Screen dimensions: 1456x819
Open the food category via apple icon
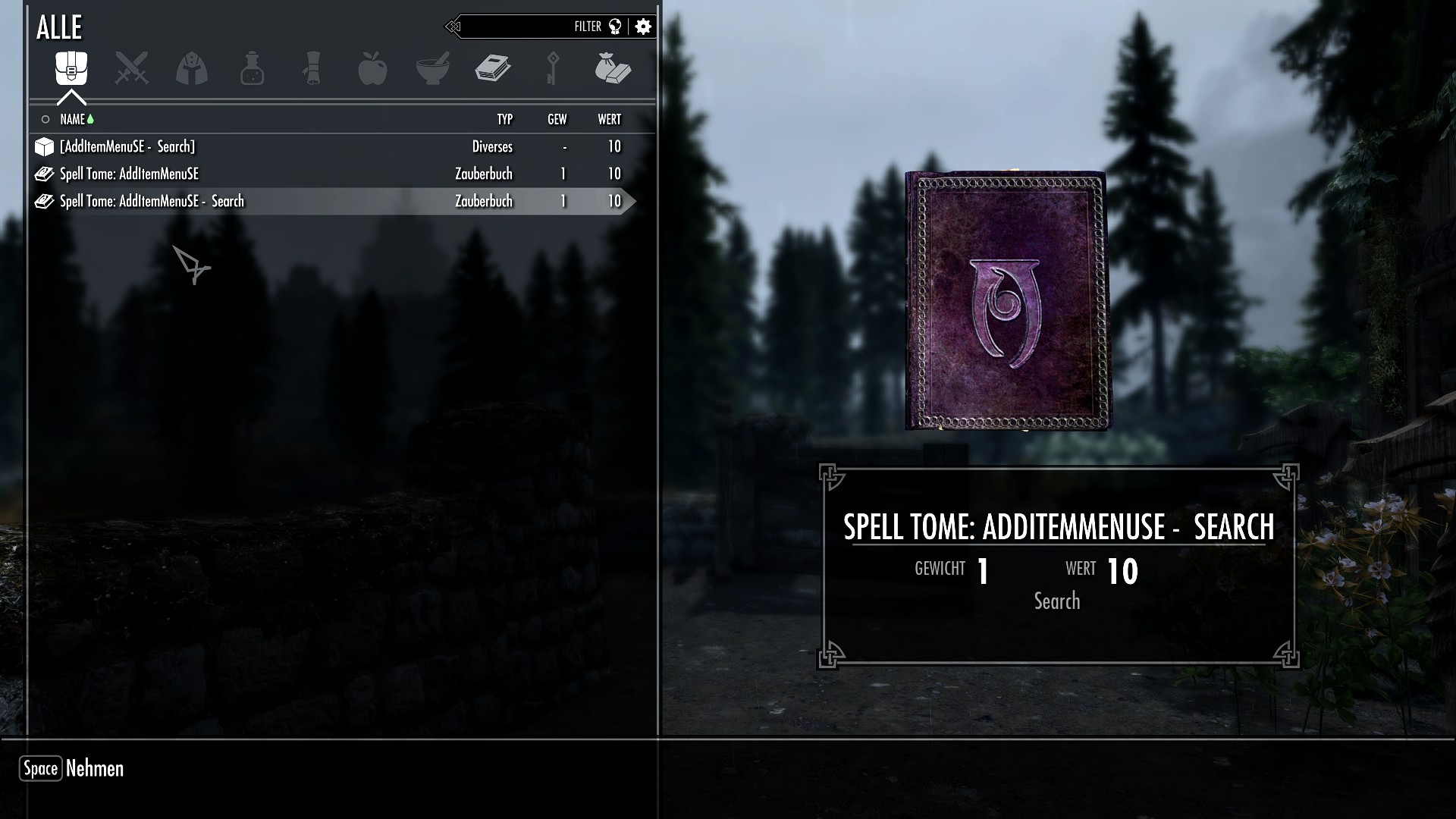click(x=373, y=68)
